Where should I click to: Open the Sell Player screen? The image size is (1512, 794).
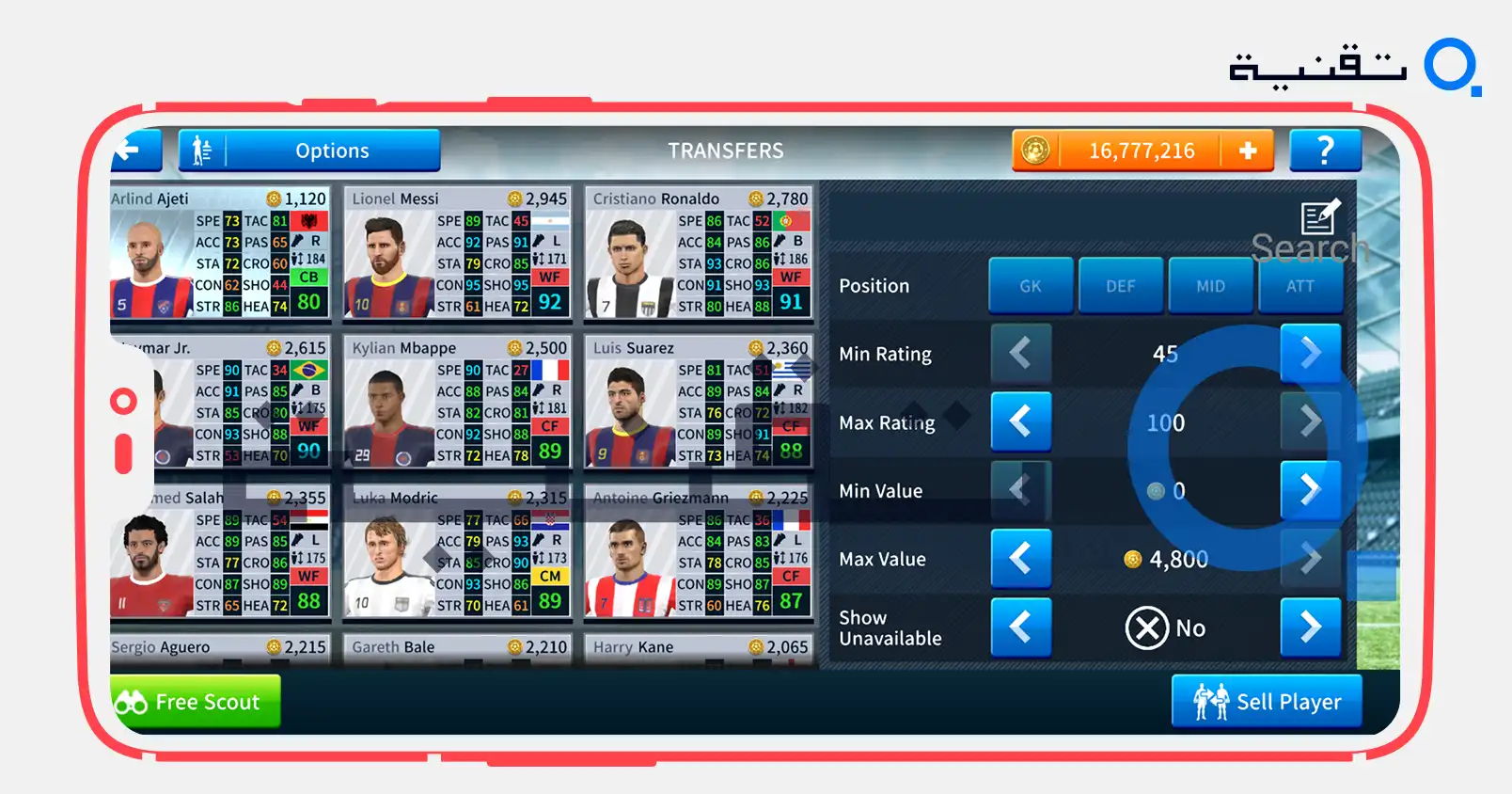point(1267,702)
